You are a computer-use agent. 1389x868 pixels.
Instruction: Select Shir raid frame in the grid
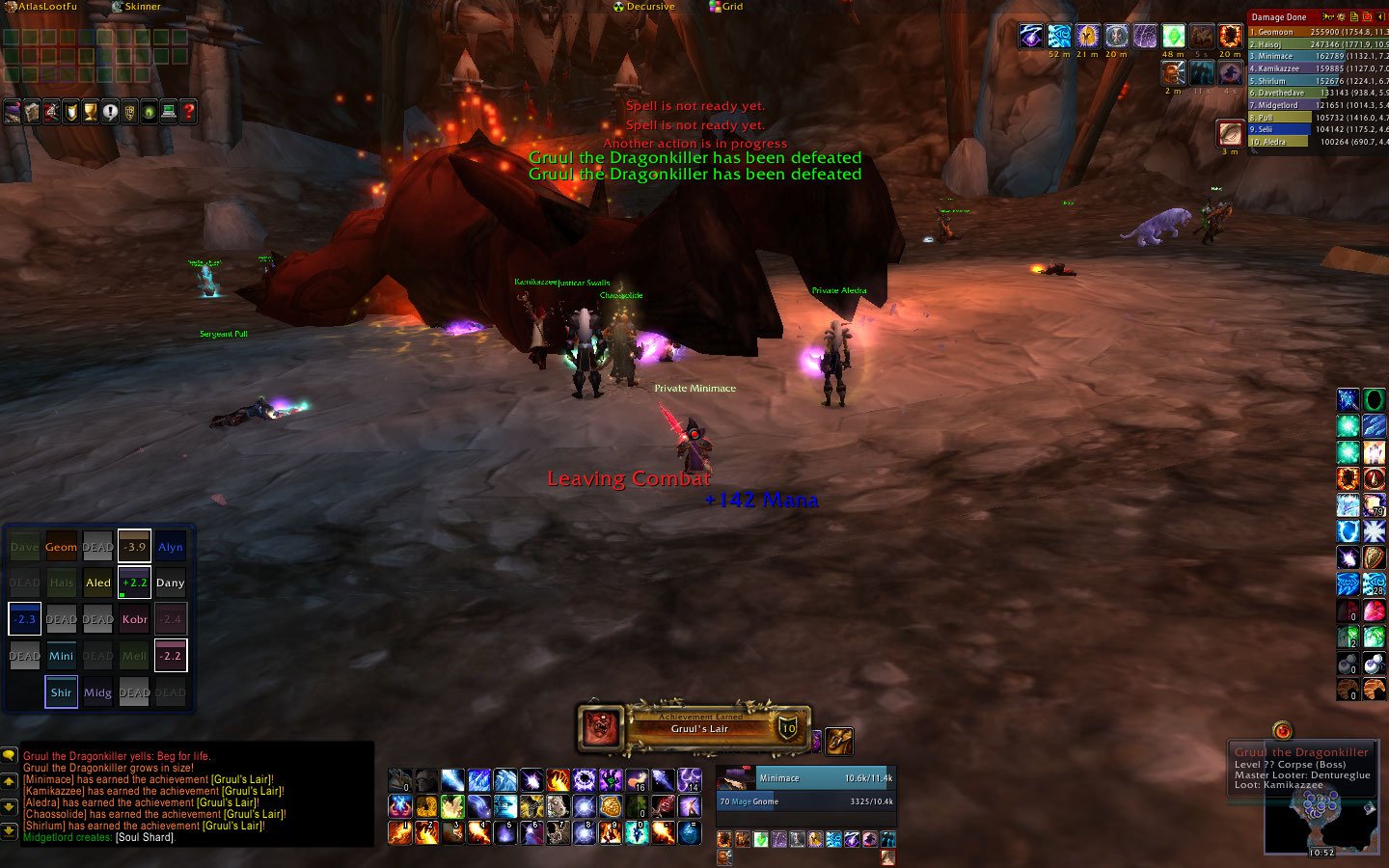61,692
